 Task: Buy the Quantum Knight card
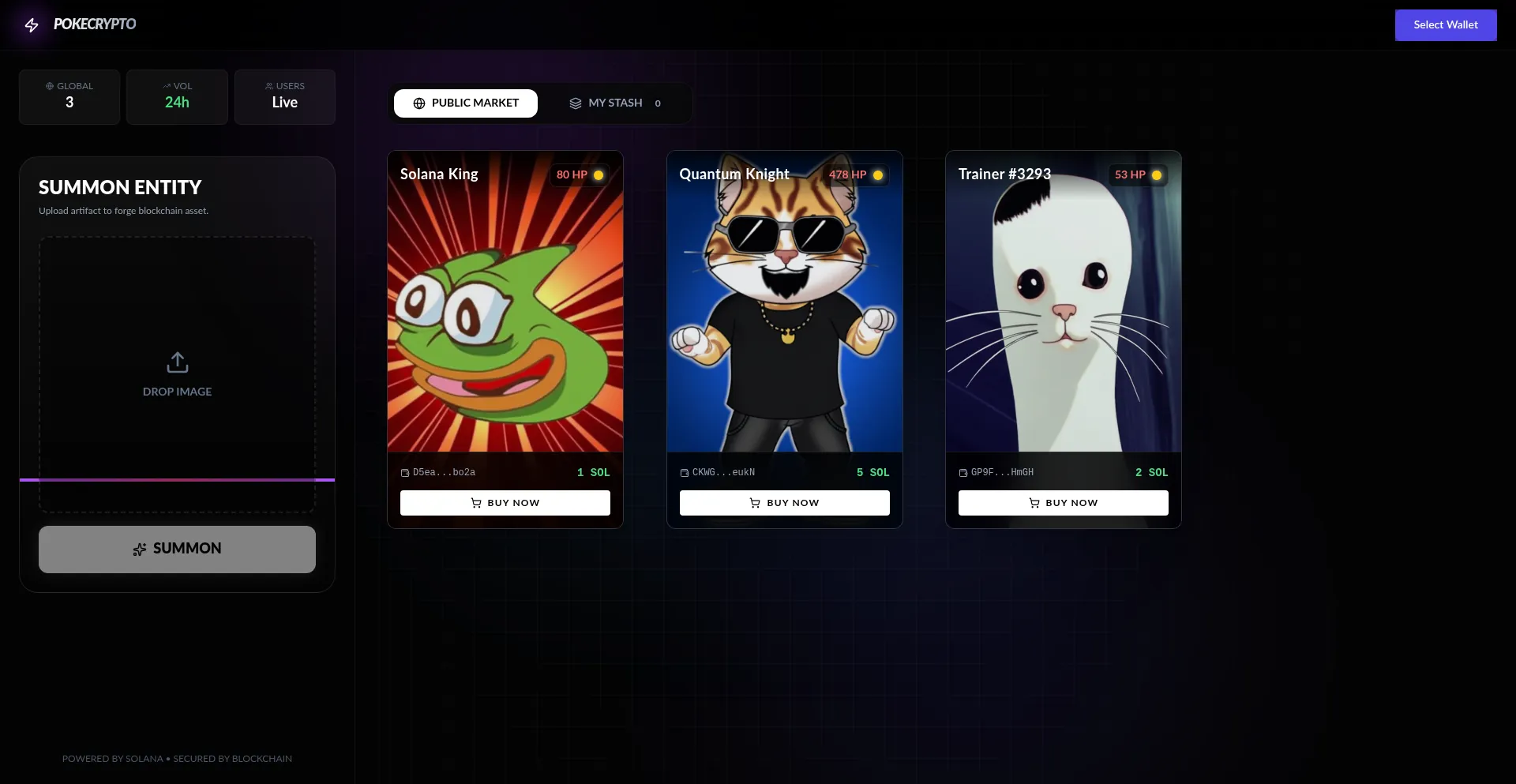(784, 503)
